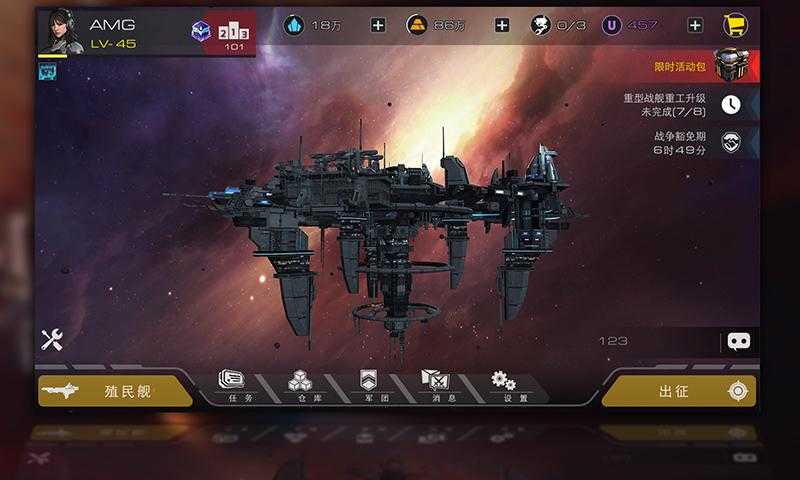
Task: Open the wrench and screwdriver tools icon
Action: tap(52, 340)
